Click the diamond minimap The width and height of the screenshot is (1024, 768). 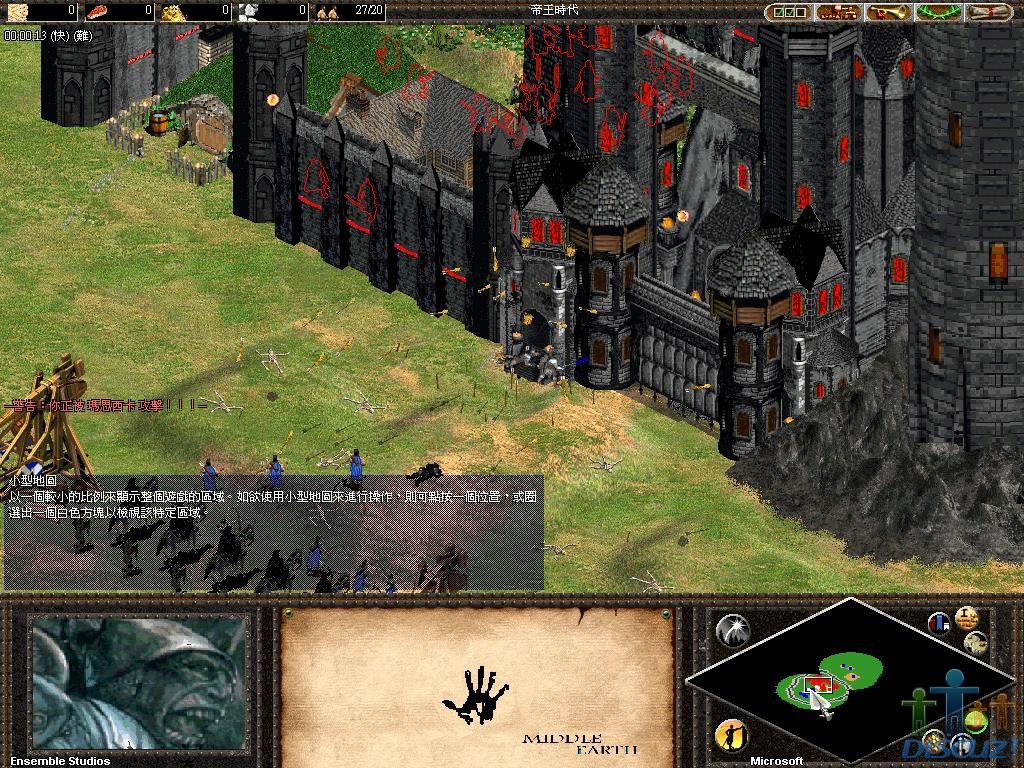[x=850, y=683]
